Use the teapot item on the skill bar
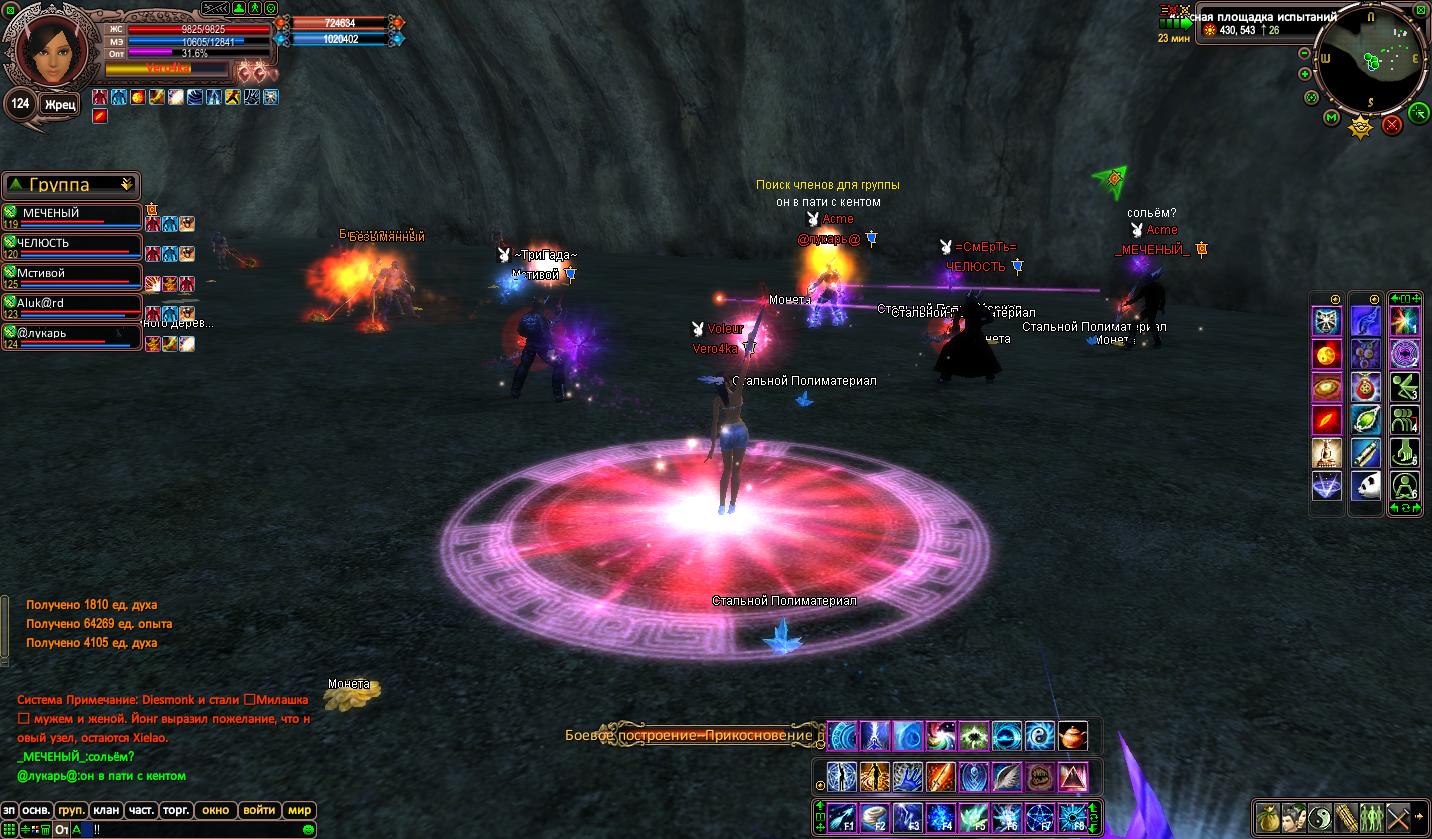 1073,736
